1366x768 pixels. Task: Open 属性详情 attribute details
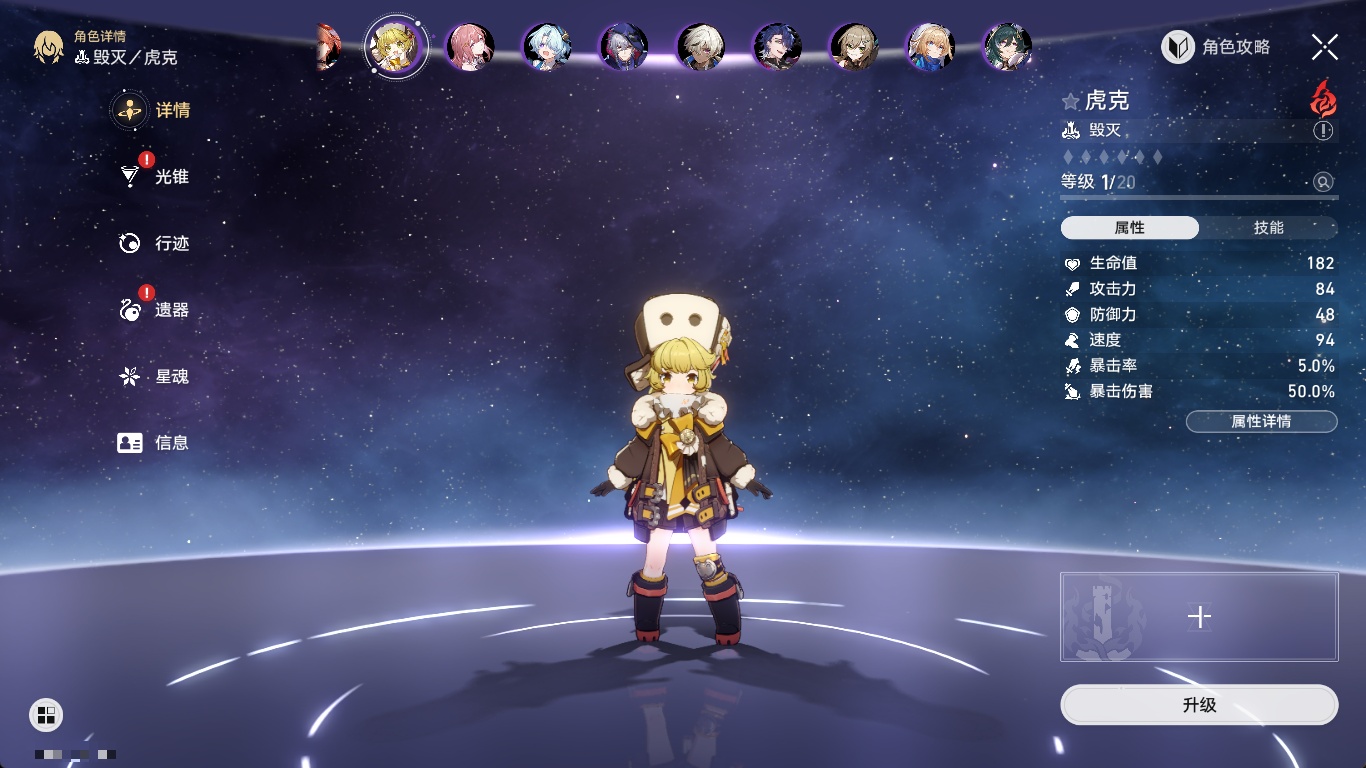tap(1261, 421)
